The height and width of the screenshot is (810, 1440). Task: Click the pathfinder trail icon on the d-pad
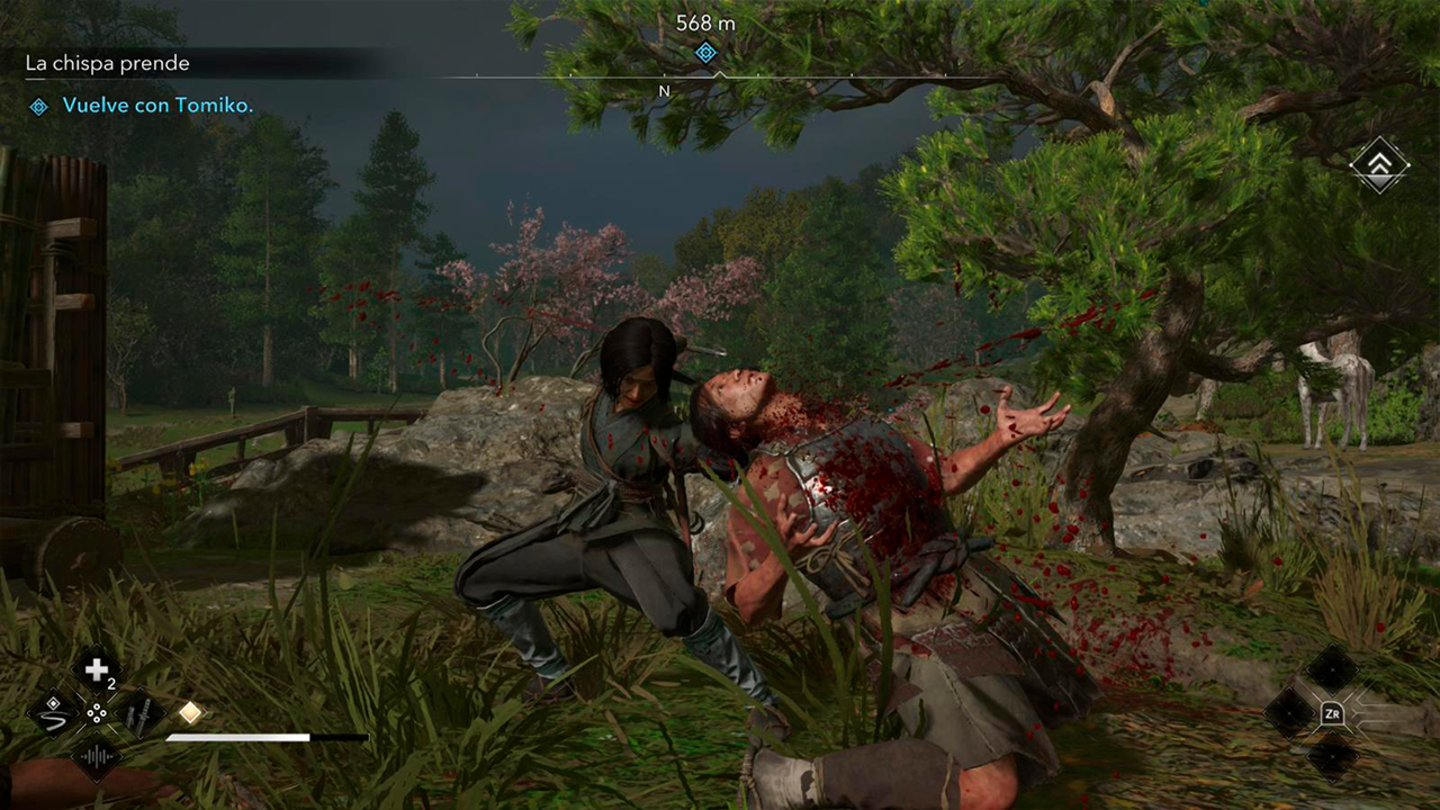click(x=54, y=714)
